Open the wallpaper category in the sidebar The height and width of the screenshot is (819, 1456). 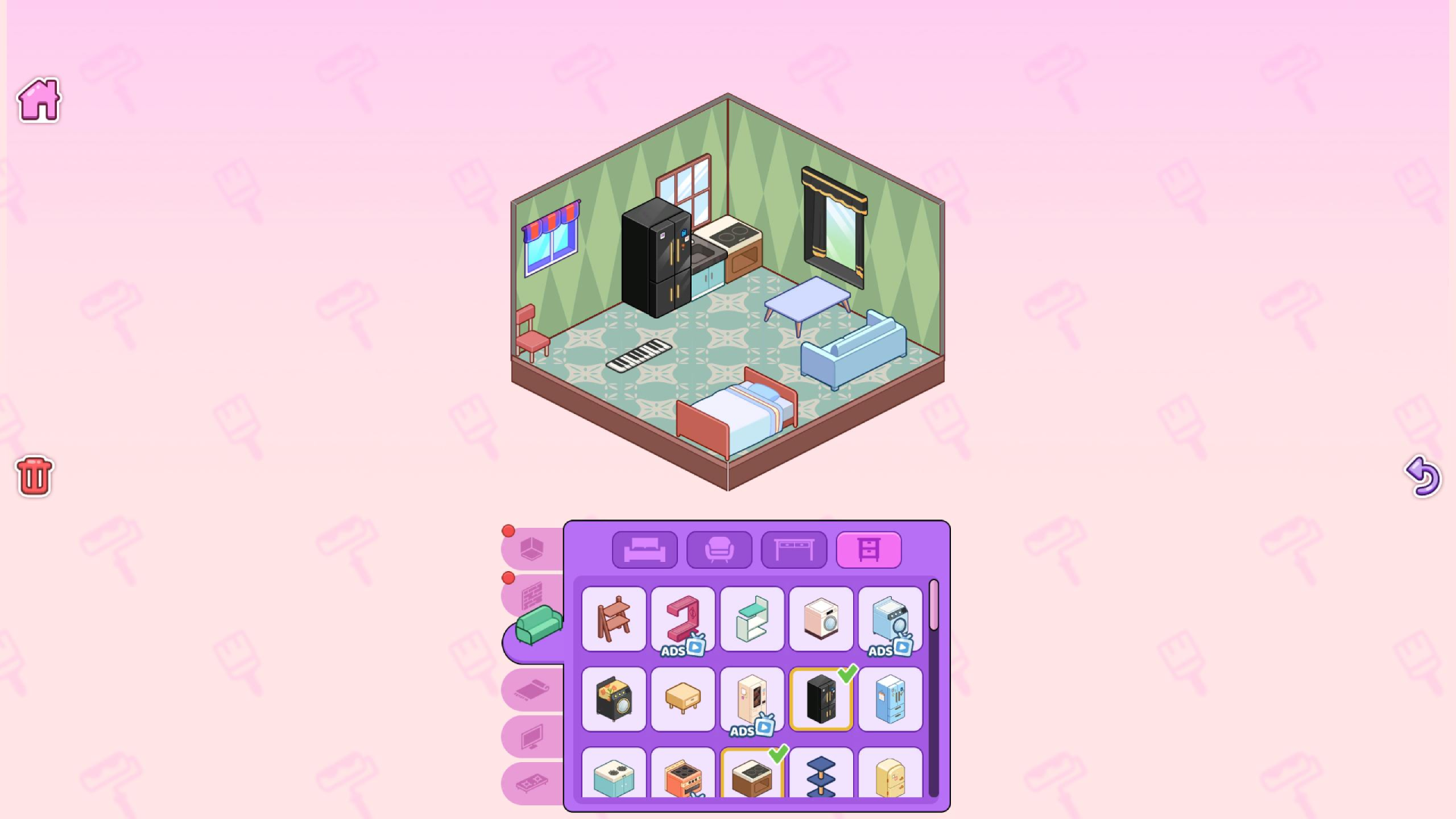532,595
